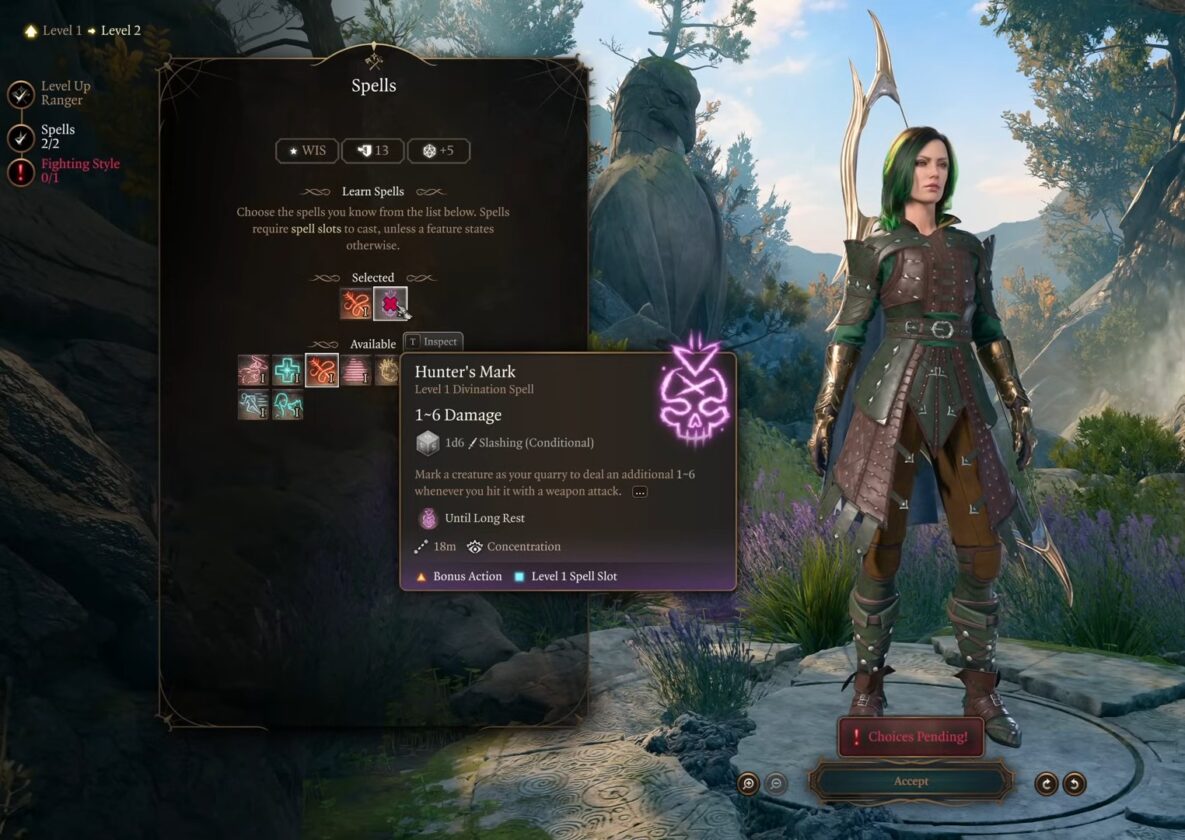The height and width of the screenshot is (840, 1185).
Task: Rotate the character counter-clockwise
Action: point(1074,784)
